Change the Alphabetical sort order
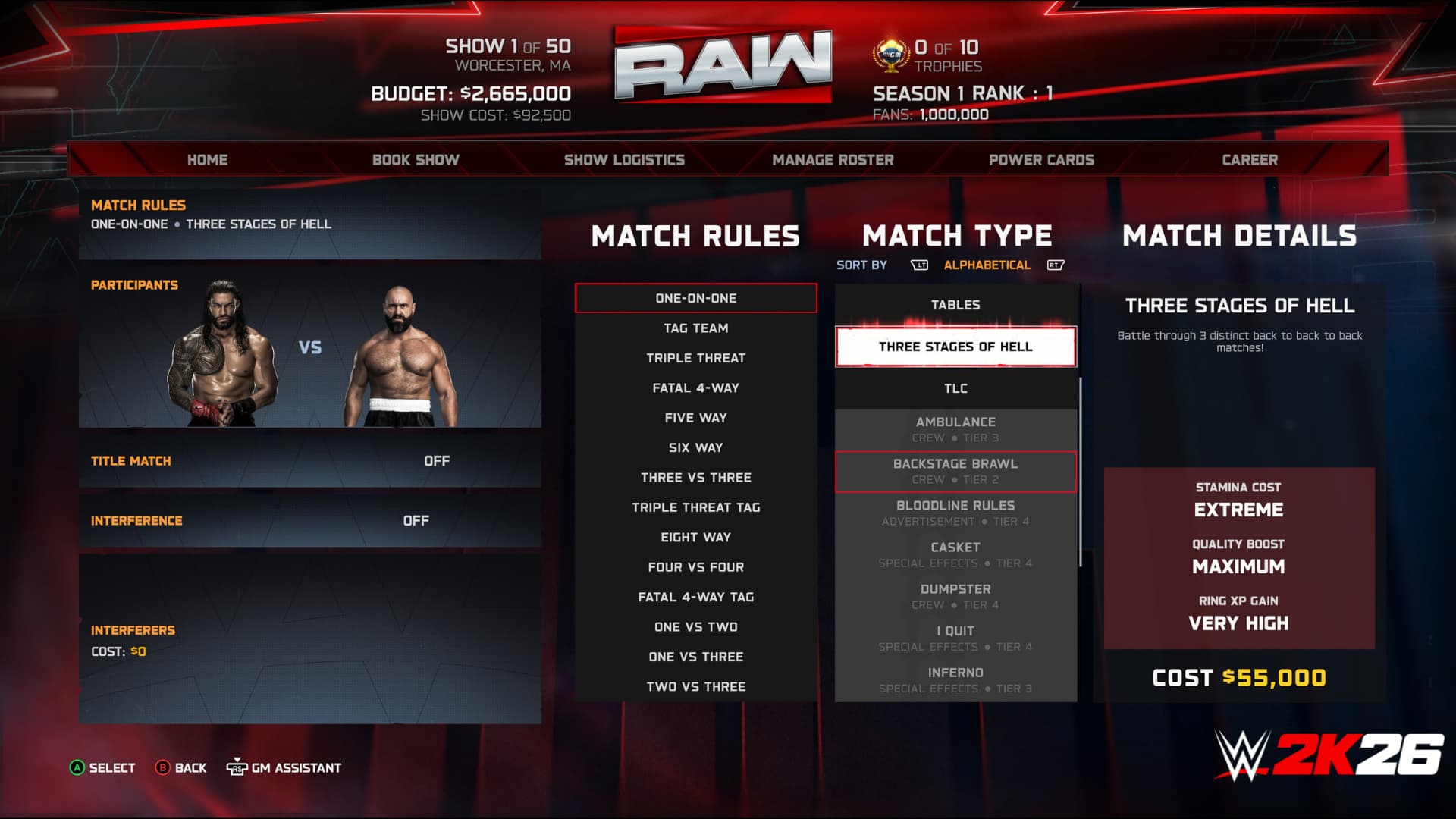 tap(987, 265)
